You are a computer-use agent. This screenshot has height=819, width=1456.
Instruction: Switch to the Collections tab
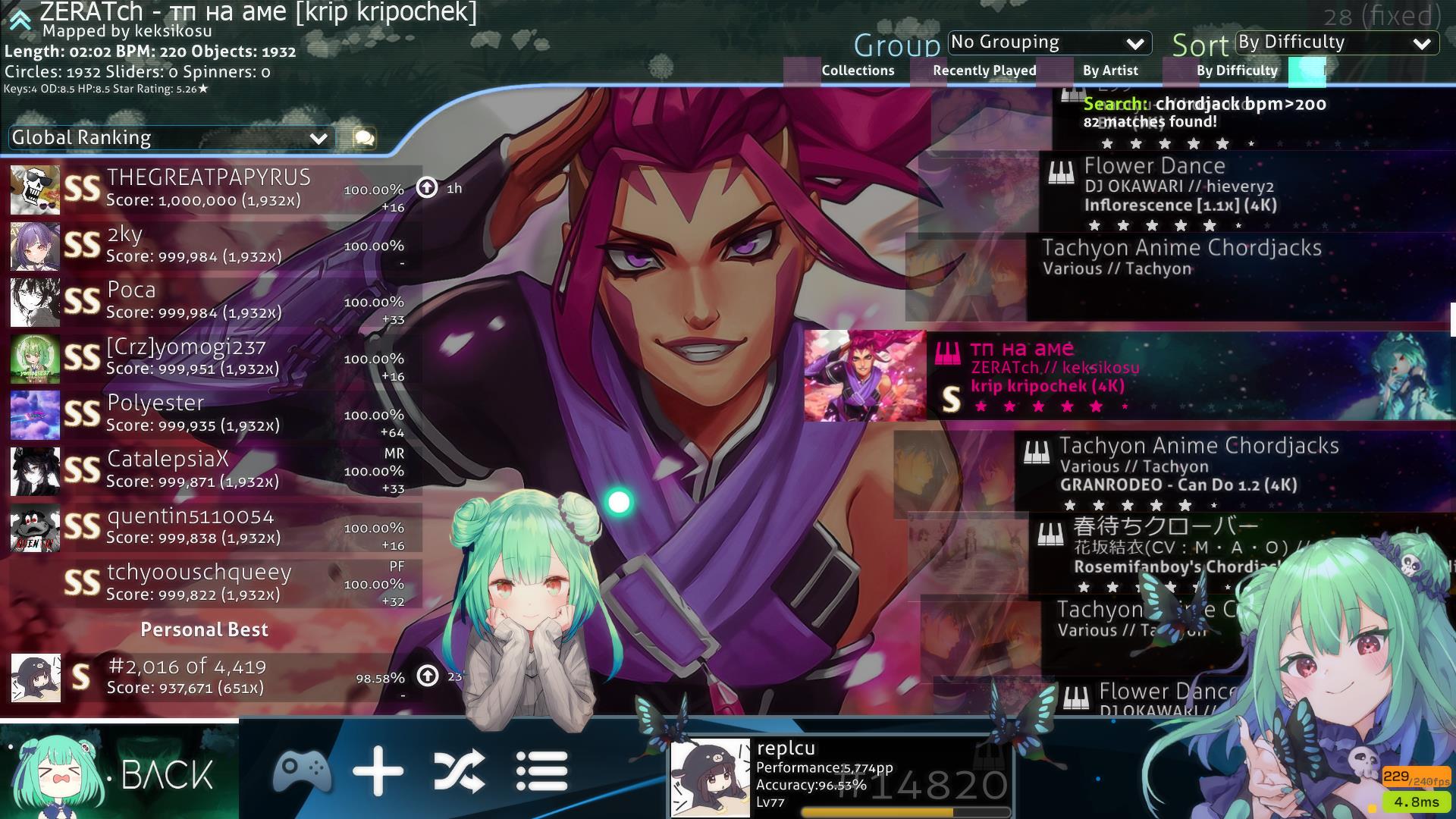(x=858, y=71)
